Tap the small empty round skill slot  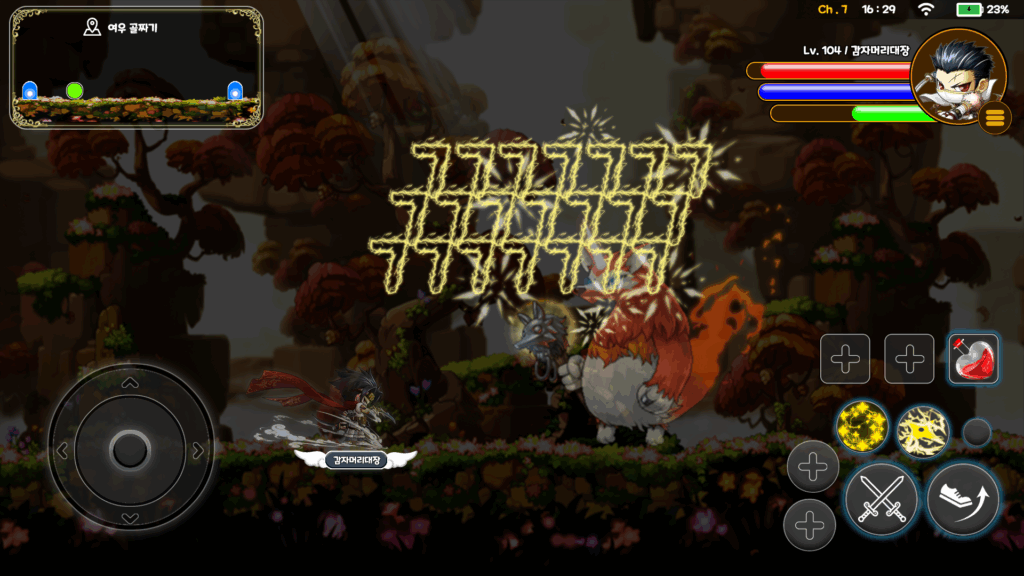pyautogui.click(x=977, y=432)
